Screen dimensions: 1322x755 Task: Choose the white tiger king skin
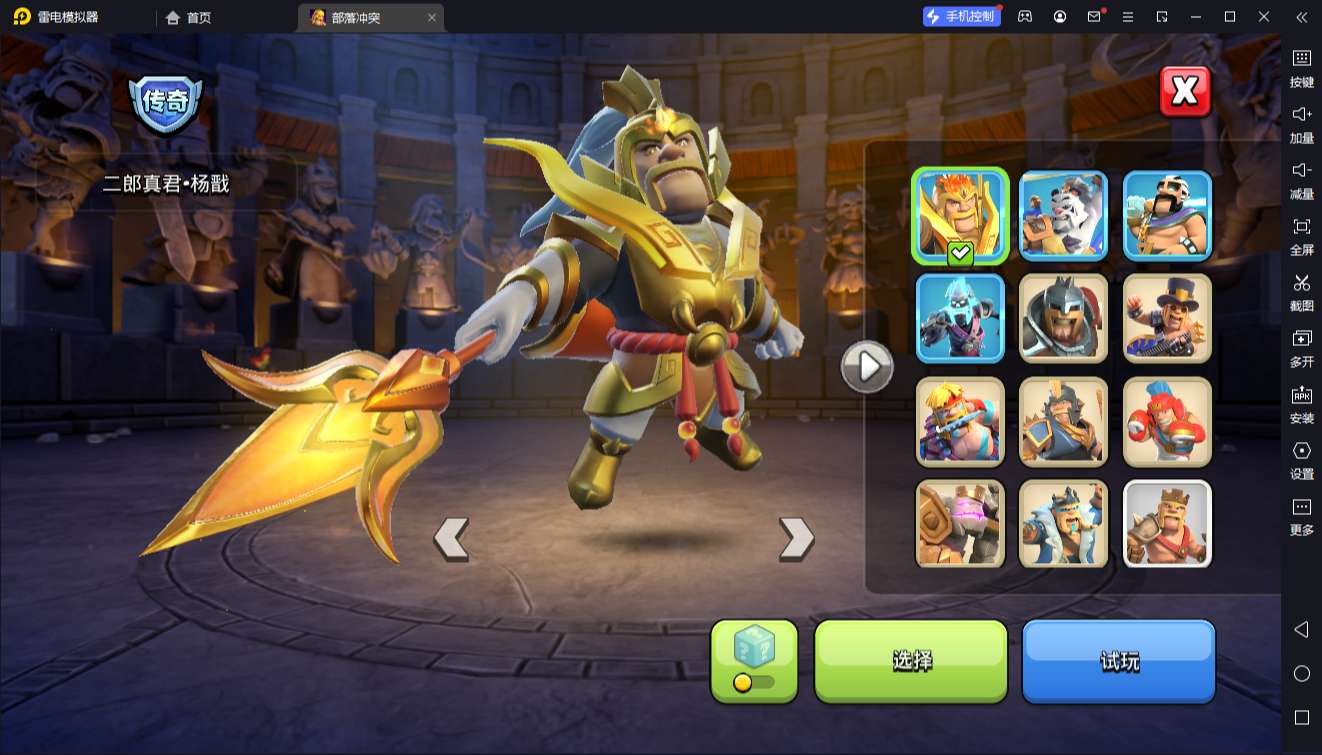pos(1063,215)
